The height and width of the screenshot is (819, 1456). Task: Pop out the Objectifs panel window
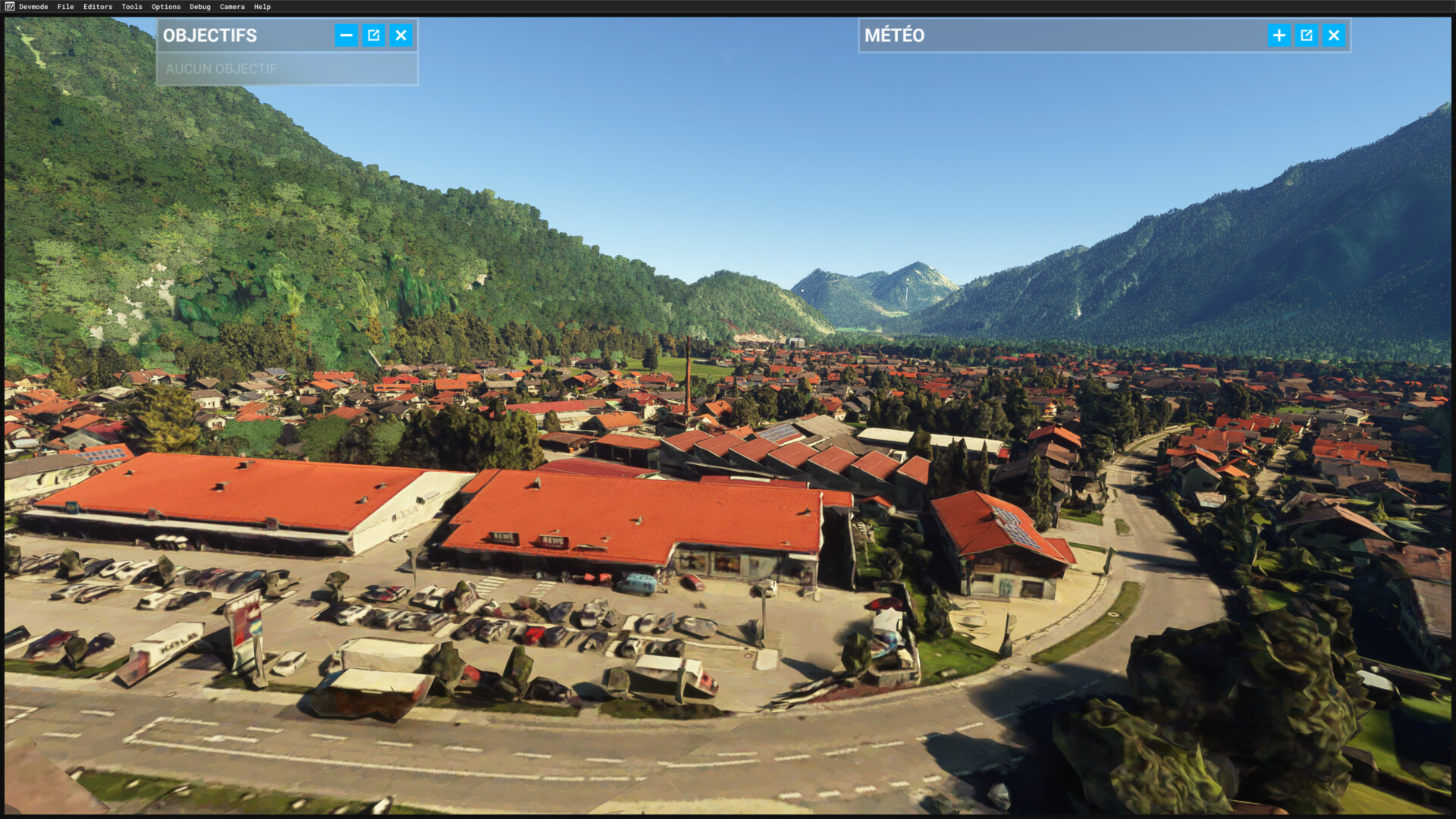[x=374, y=36]
